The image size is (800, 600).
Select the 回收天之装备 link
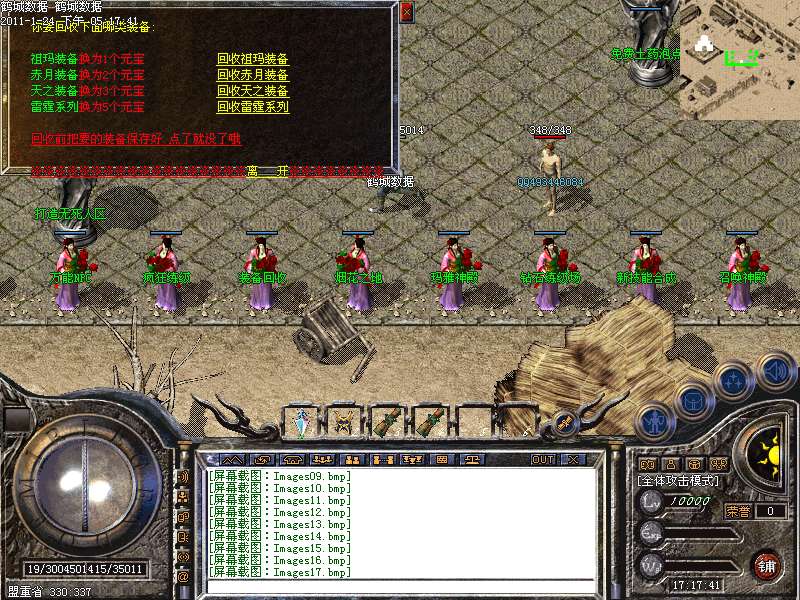tap(252, 91)
